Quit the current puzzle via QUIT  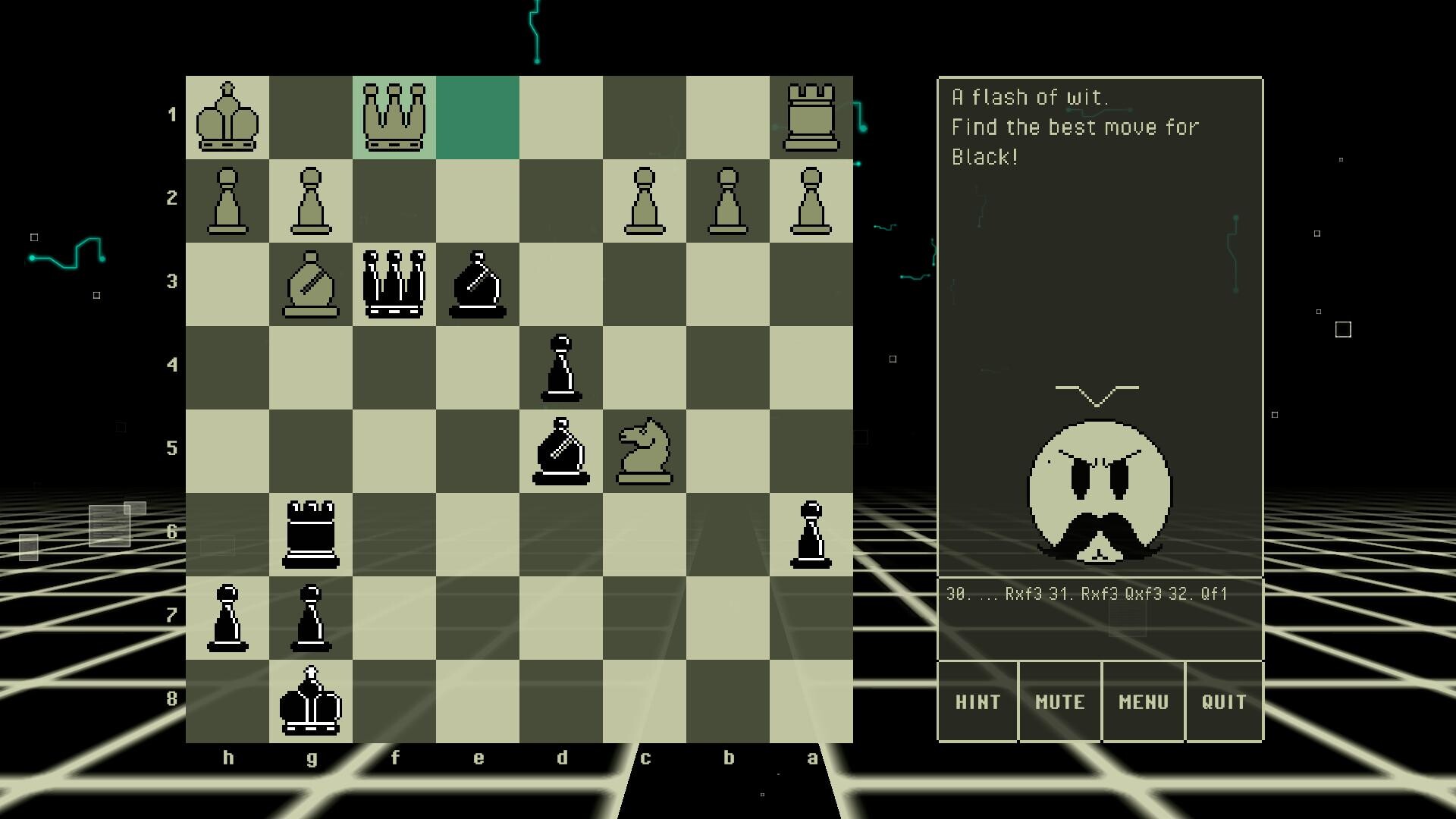tap(1224, 702)
